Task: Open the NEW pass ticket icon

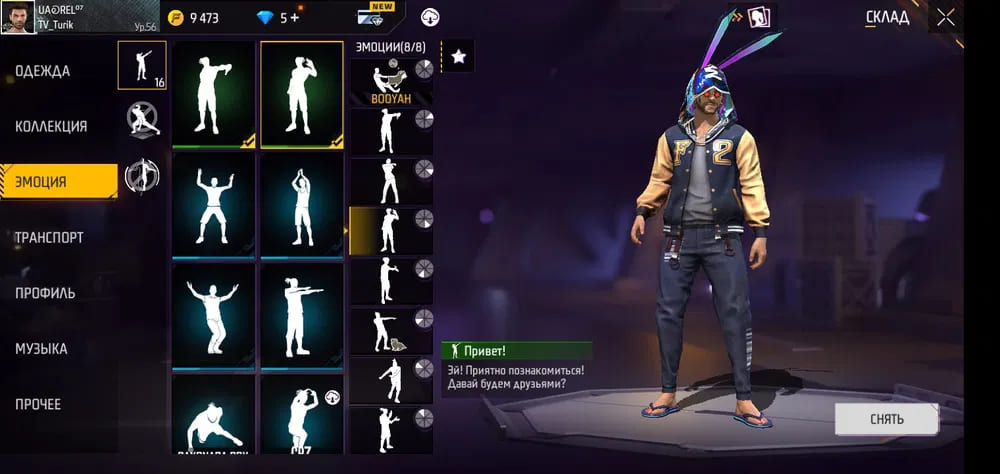Action: [375, 17]
